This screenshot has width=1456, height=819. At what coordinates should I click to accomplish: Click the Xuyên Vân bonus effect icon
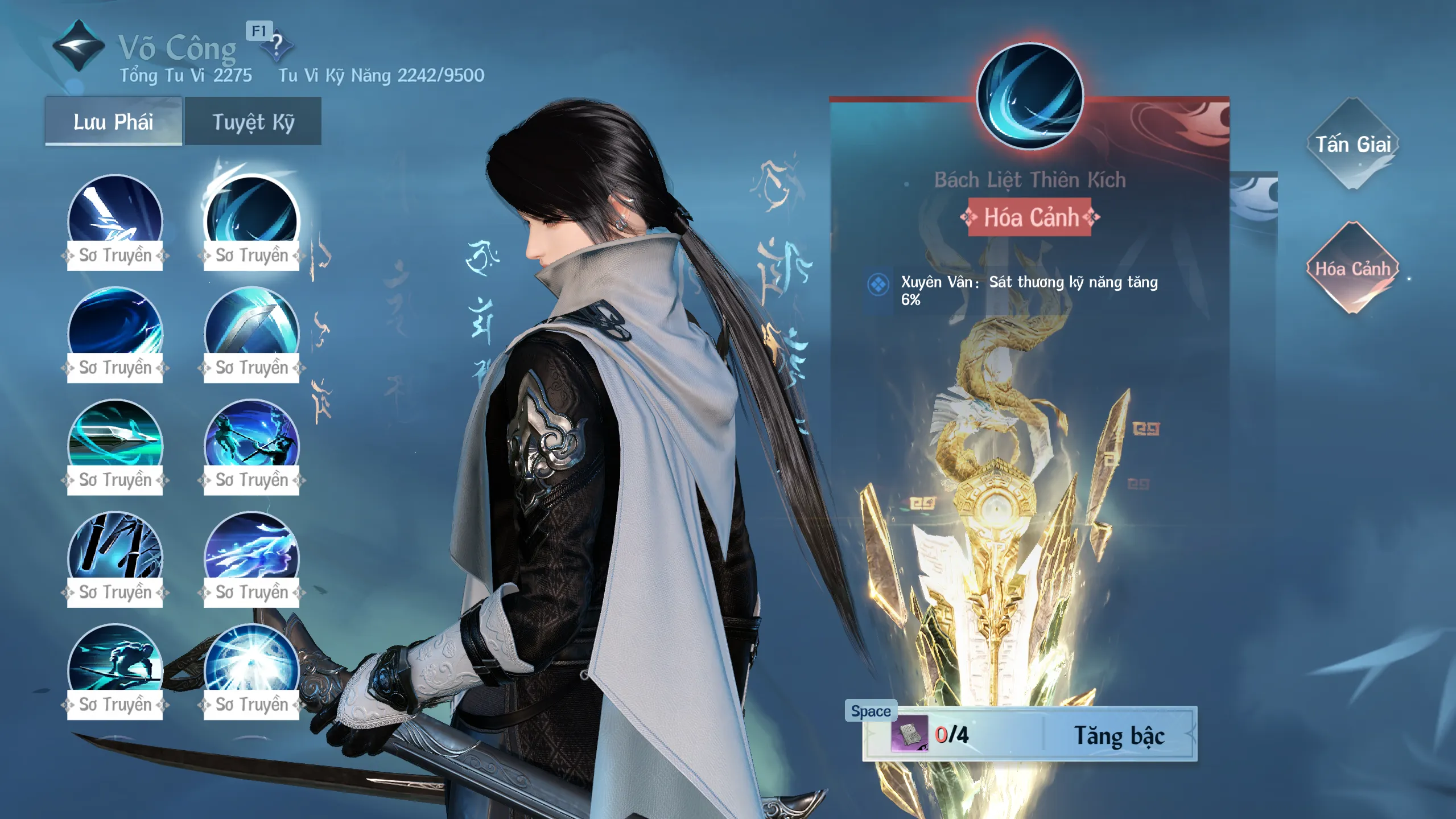[x=878, y=284]
